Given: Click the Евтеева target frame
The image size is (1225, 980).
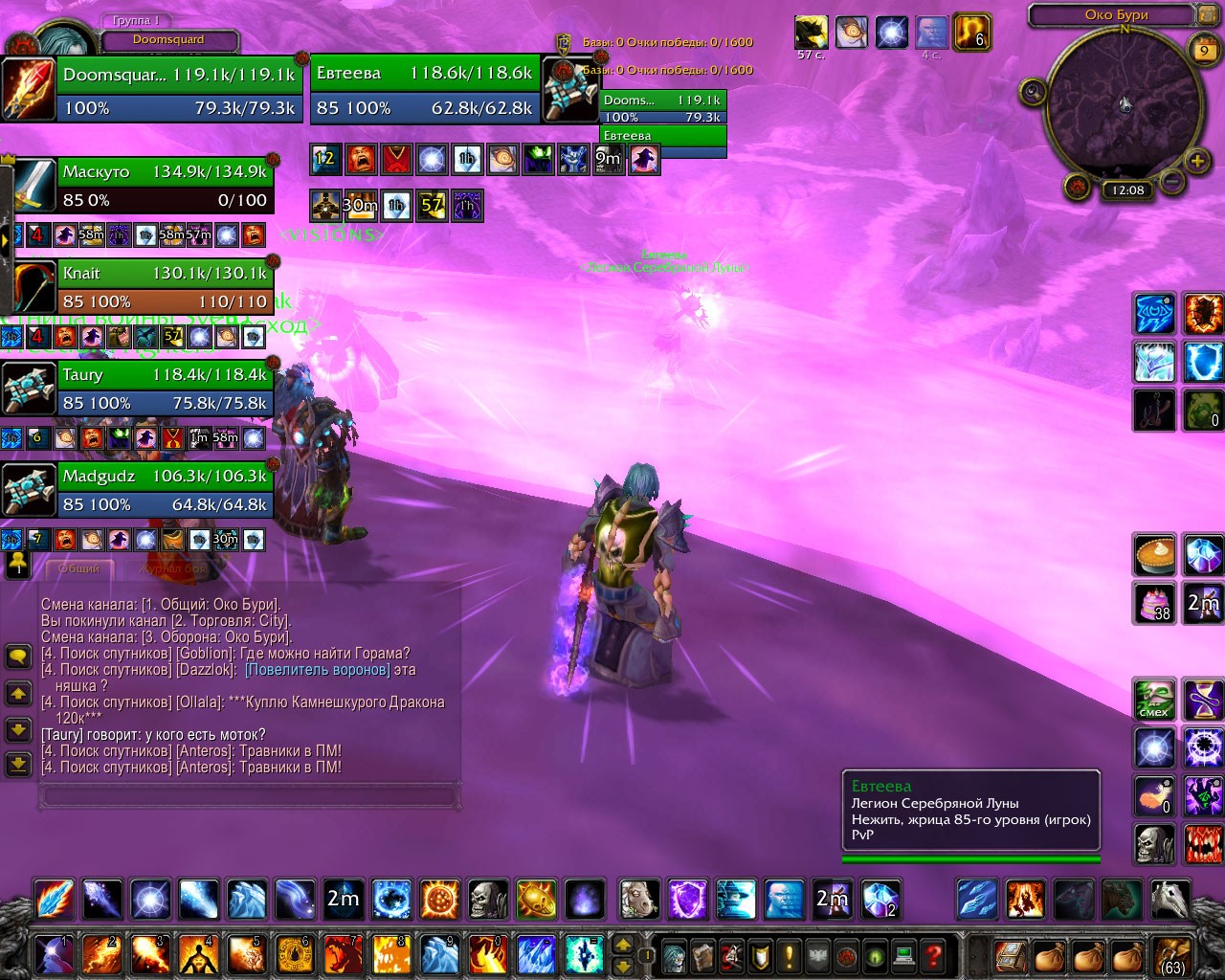Looking at the screenshot, I should (424, 88).
